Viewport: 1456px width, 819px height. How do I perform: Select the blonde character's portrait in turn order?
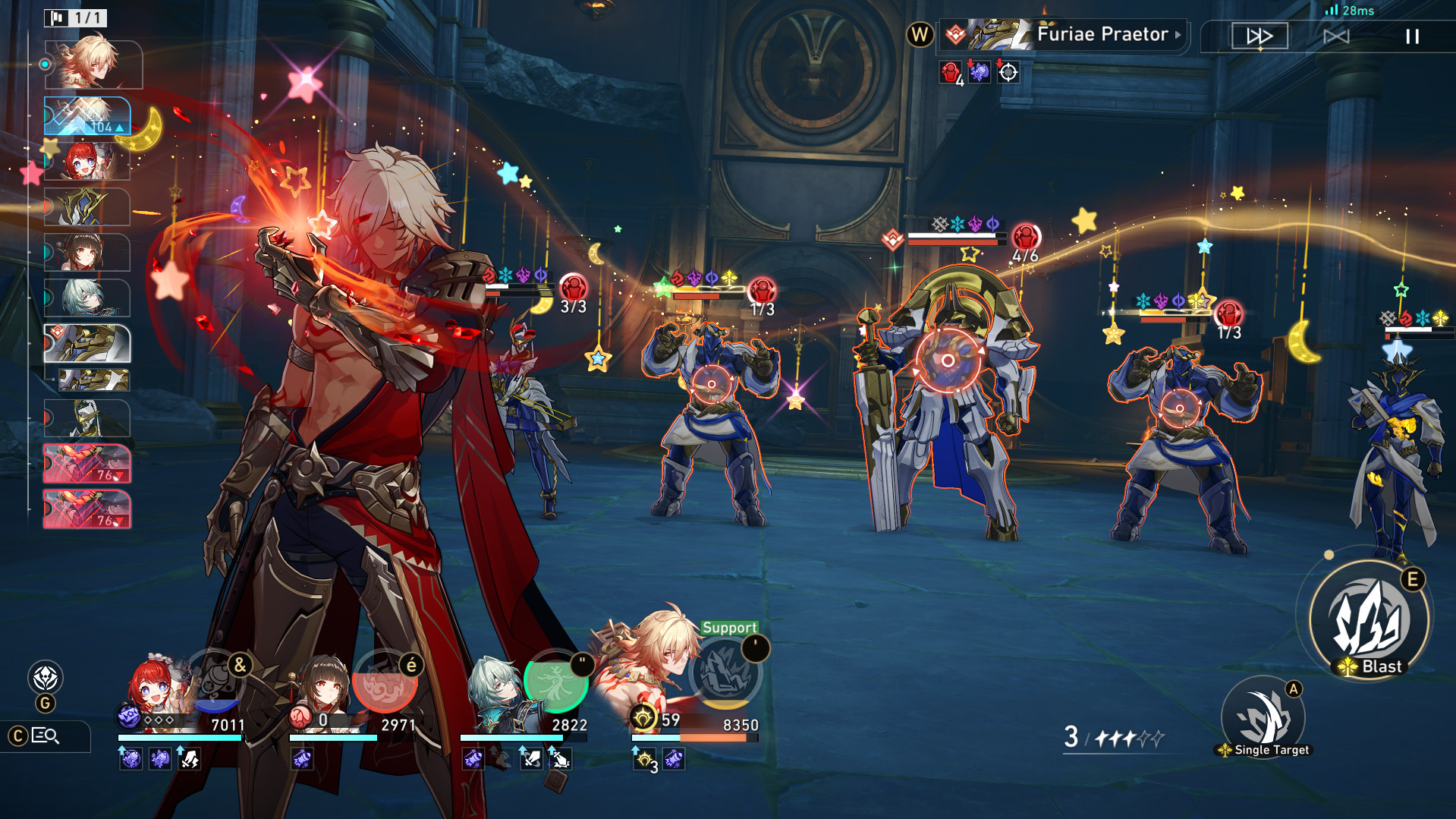[x=93, y=64]
